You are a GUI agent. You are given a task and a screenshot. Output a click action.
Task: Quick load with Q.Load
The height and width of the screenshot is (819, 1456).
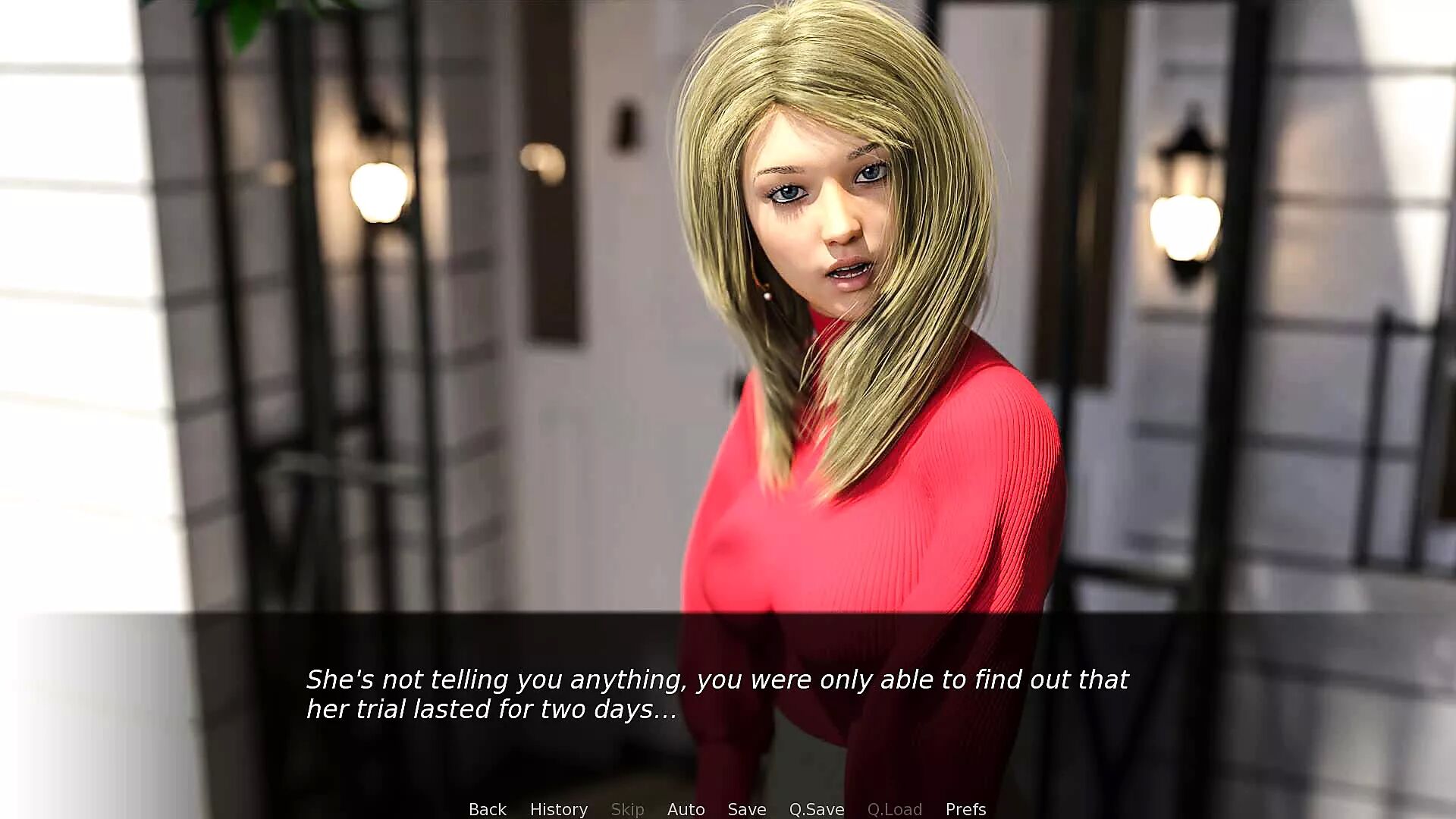tap(894, 809)
